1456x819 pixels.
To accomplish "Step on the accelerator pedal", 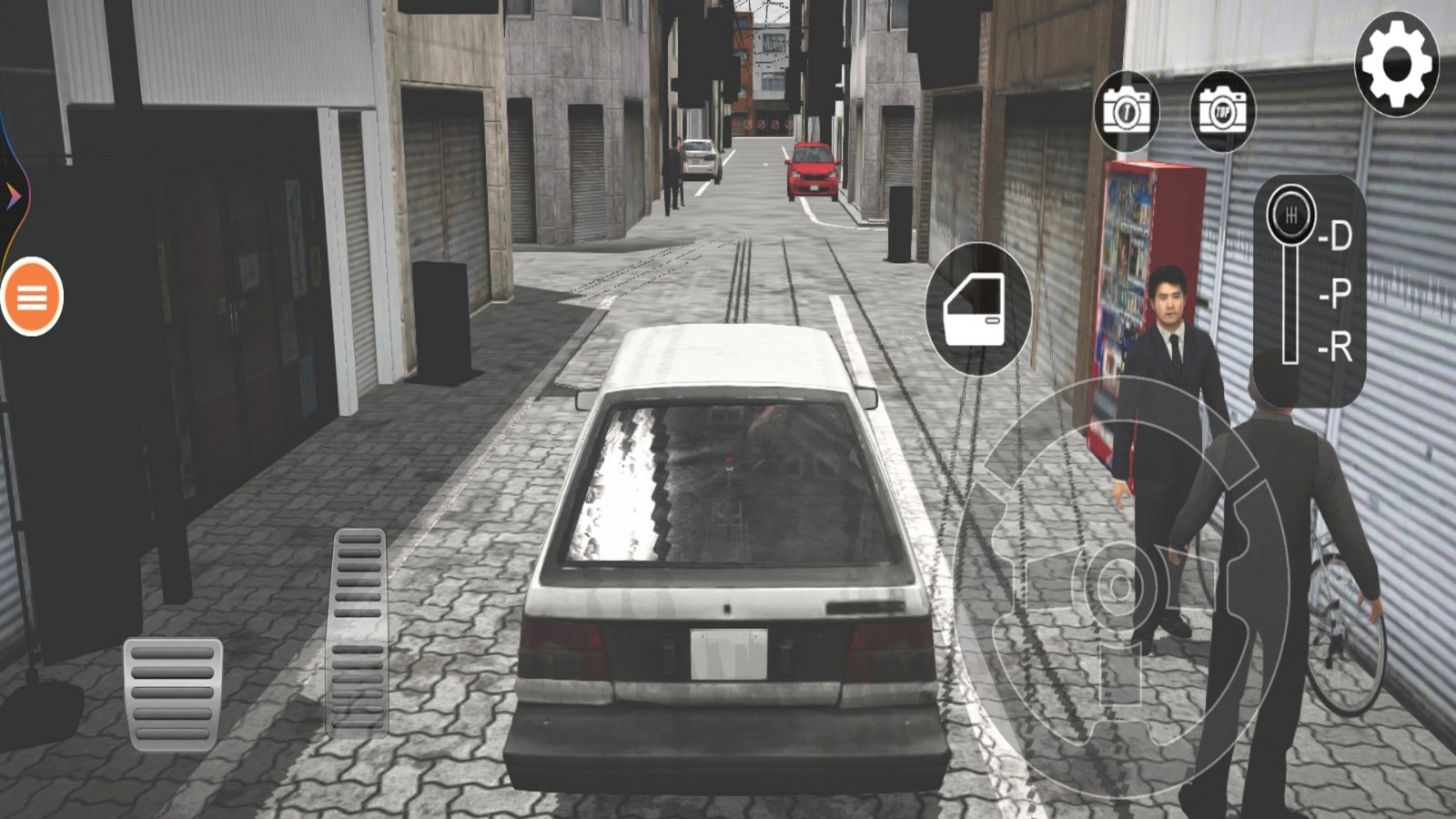I will (358, 632).
